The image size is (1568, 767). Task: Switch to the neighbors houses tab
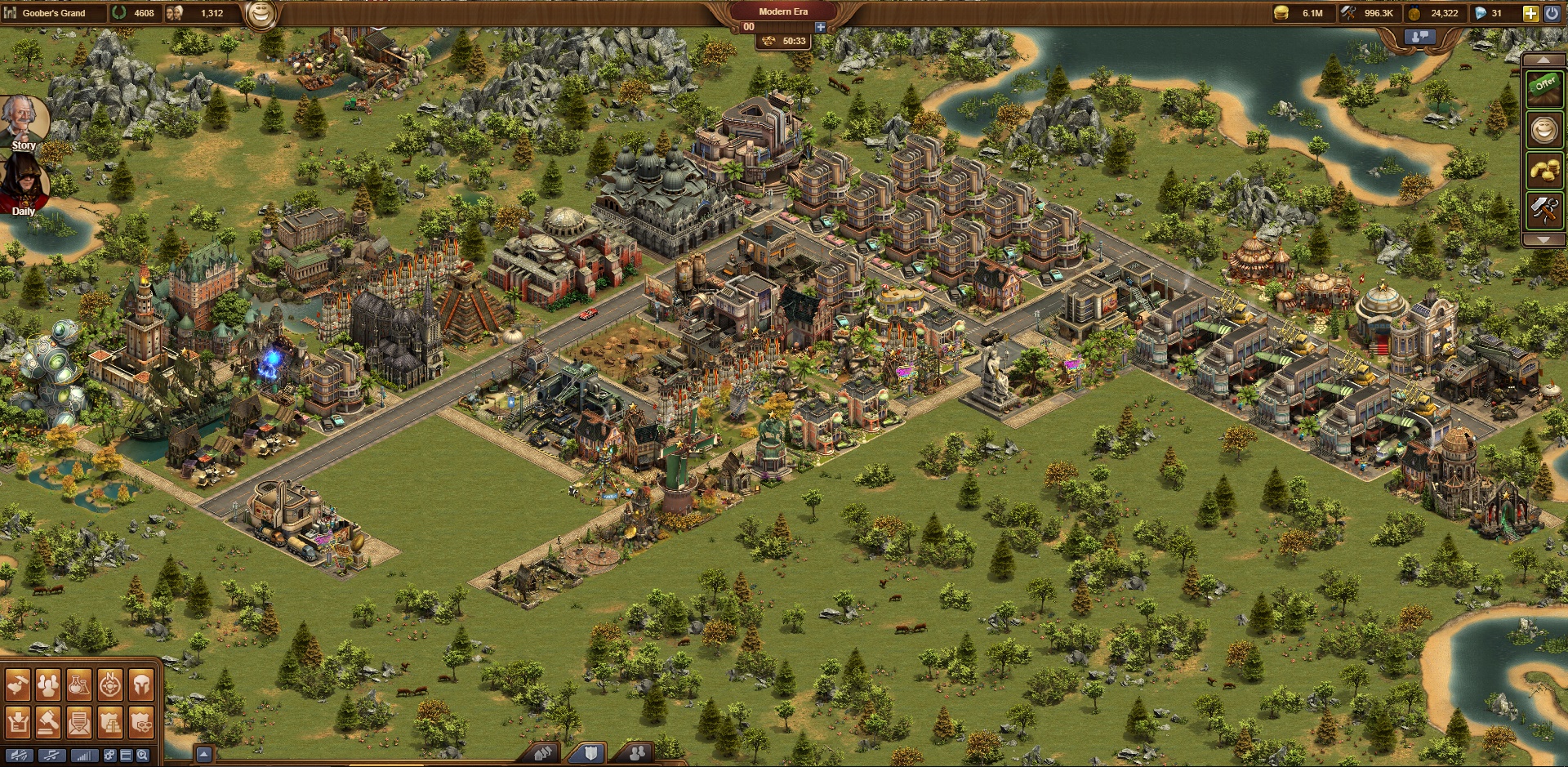[543, 753]
